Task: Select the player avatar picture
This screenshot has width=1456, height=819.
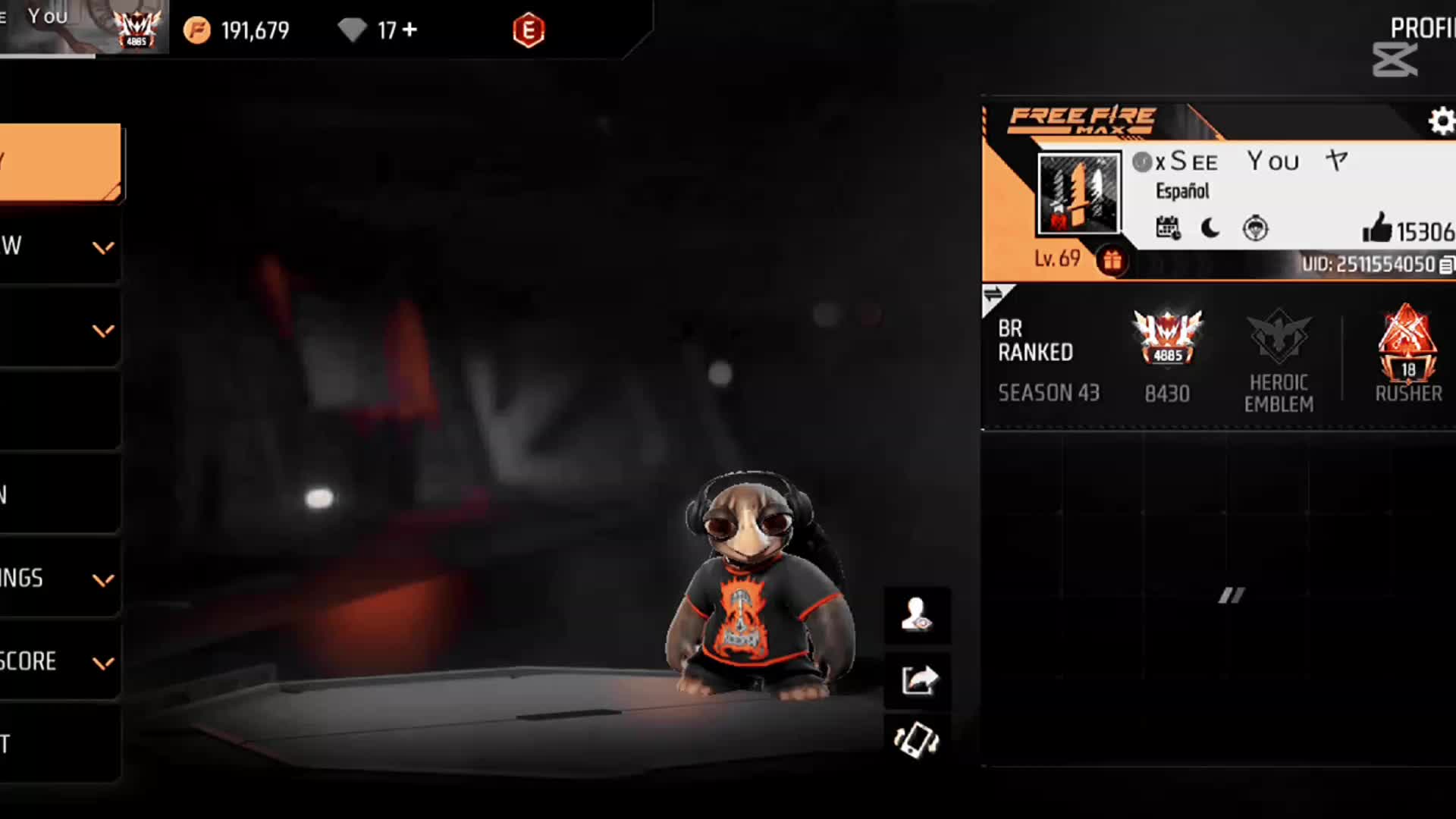Action: [x=1078, y=193]
